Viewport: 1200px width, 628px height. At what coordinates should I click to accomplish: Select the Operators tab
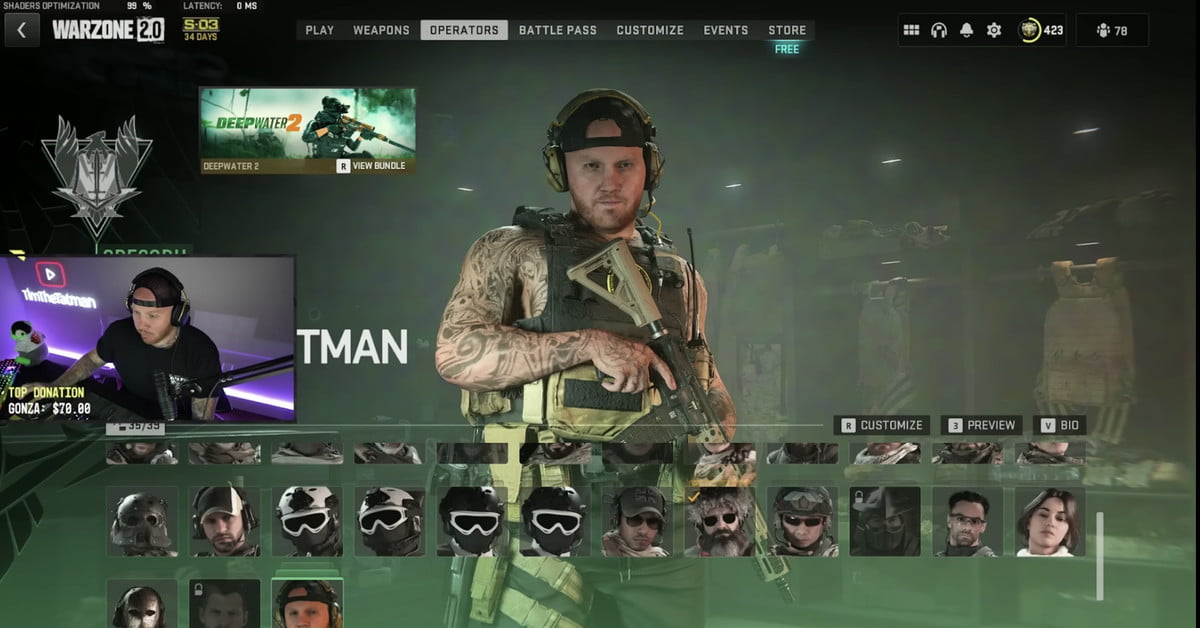pos(464,30)
